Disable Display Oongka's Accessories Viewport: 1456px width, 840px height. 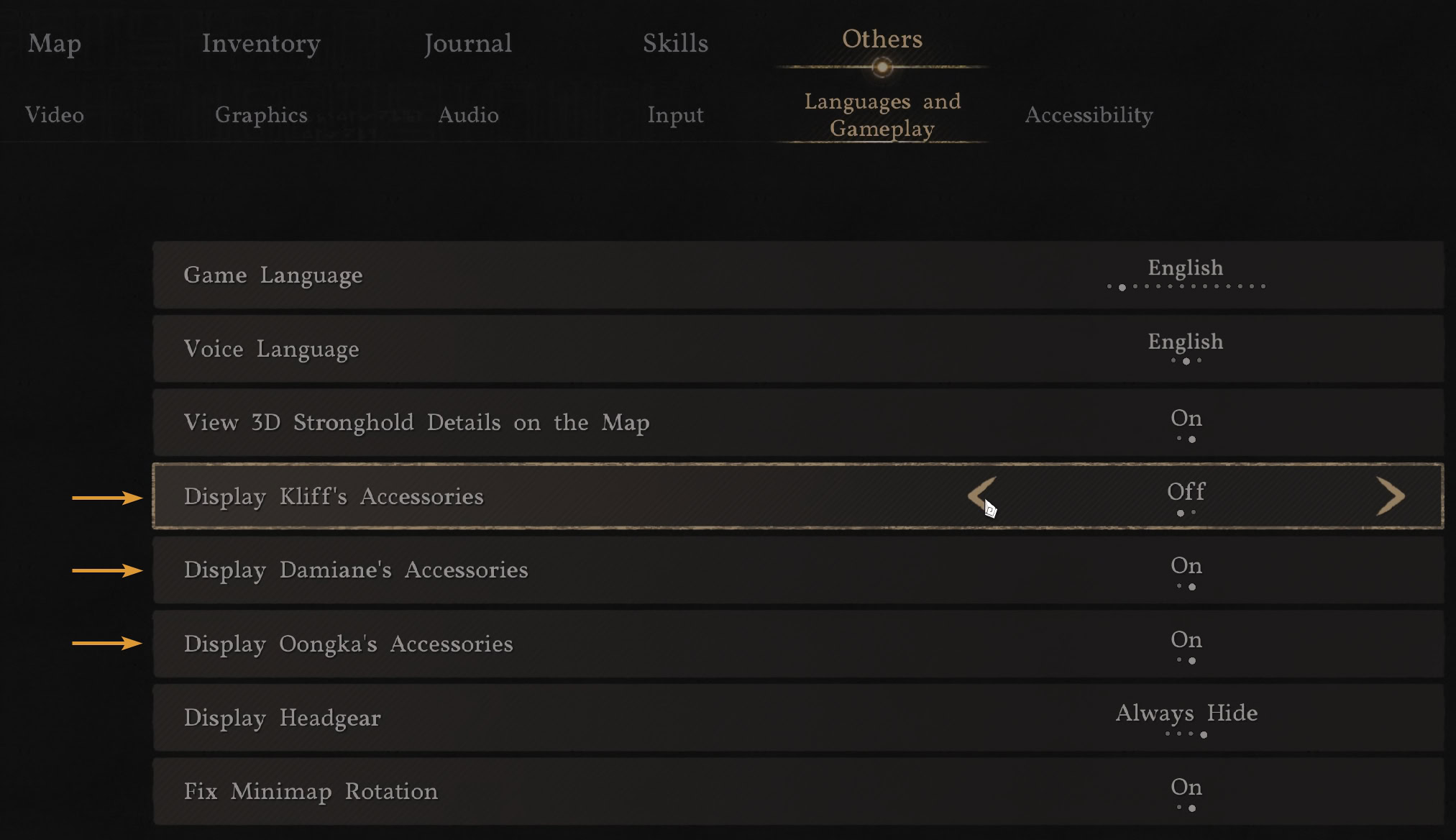[1186, 644]
